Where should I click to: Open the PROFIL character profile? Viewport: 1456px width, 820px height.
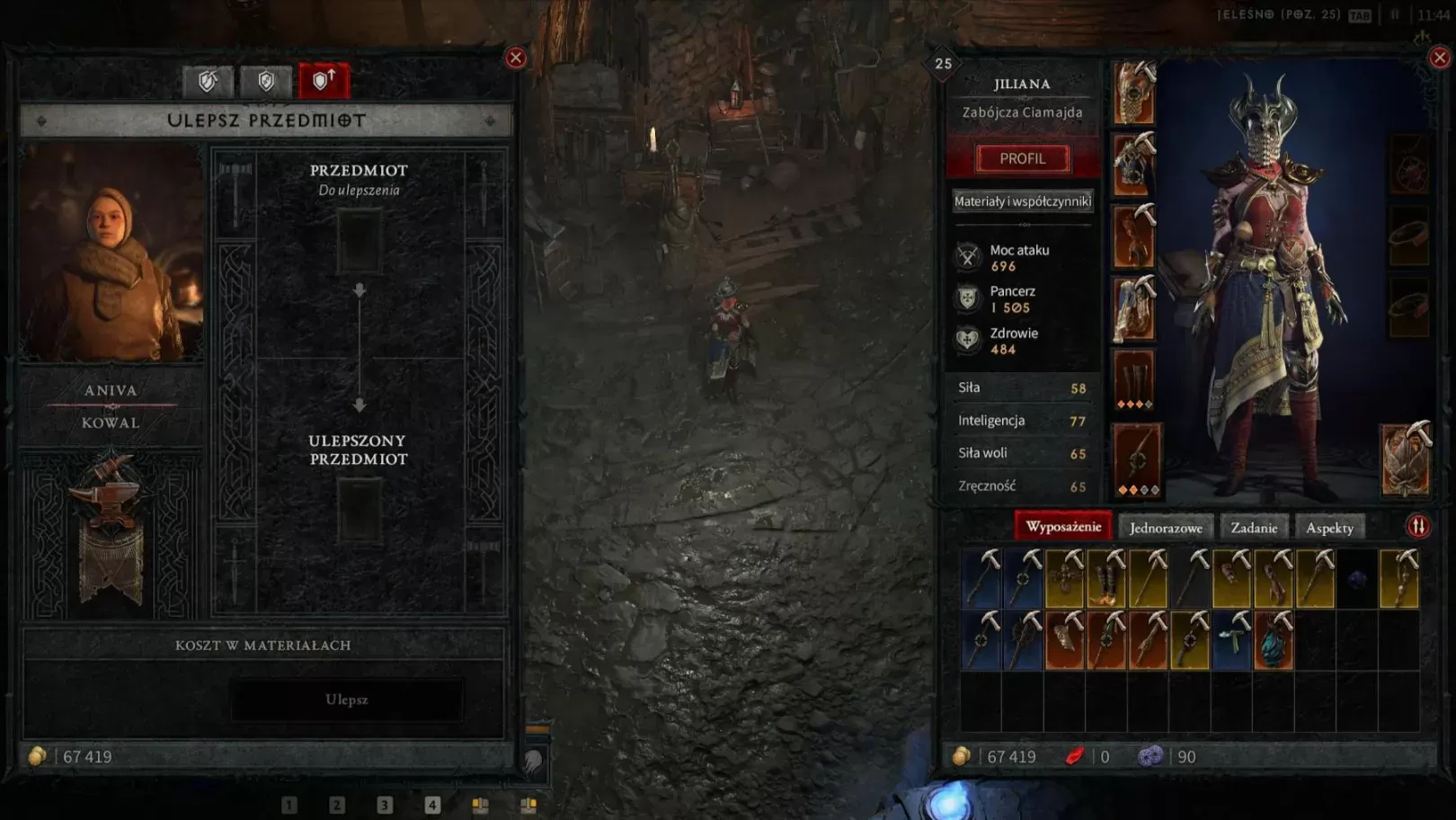[1023, 159]
